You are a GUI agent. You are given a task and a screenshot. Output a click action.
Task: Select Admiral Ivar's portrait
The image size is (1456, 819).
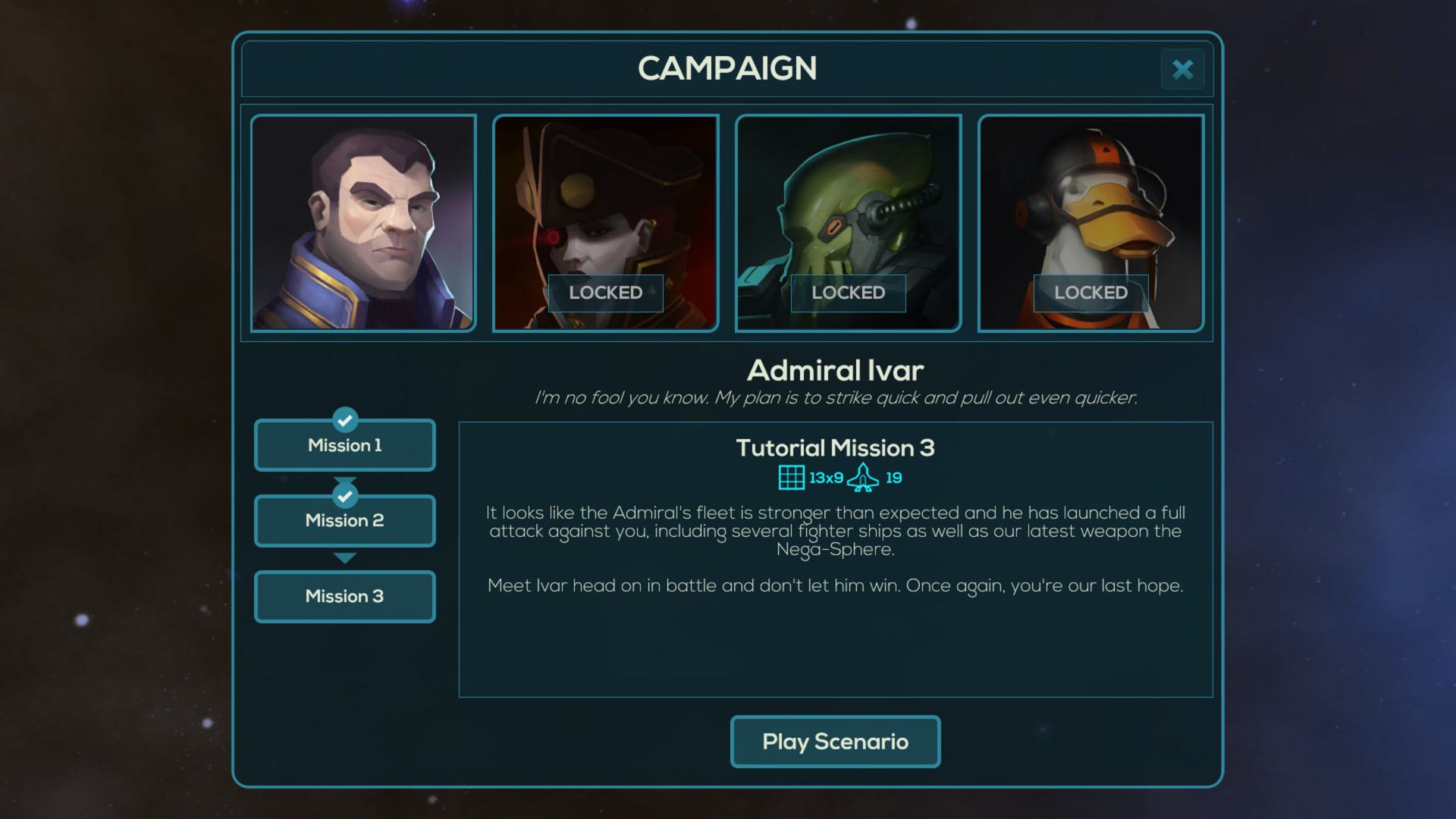pos(363,223)
